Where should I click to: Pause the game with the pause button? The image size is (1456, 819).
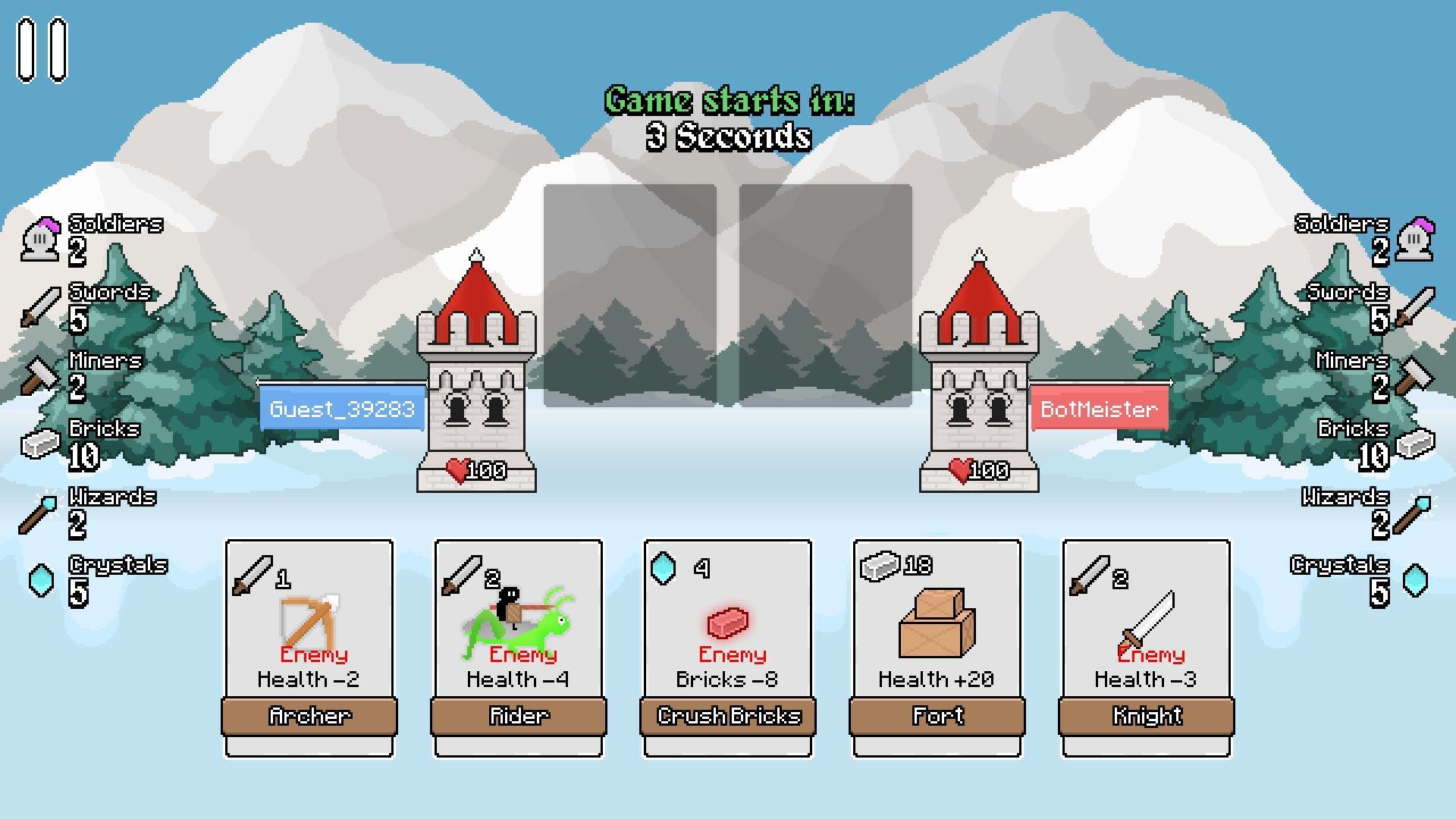click(x=42, y=50)
